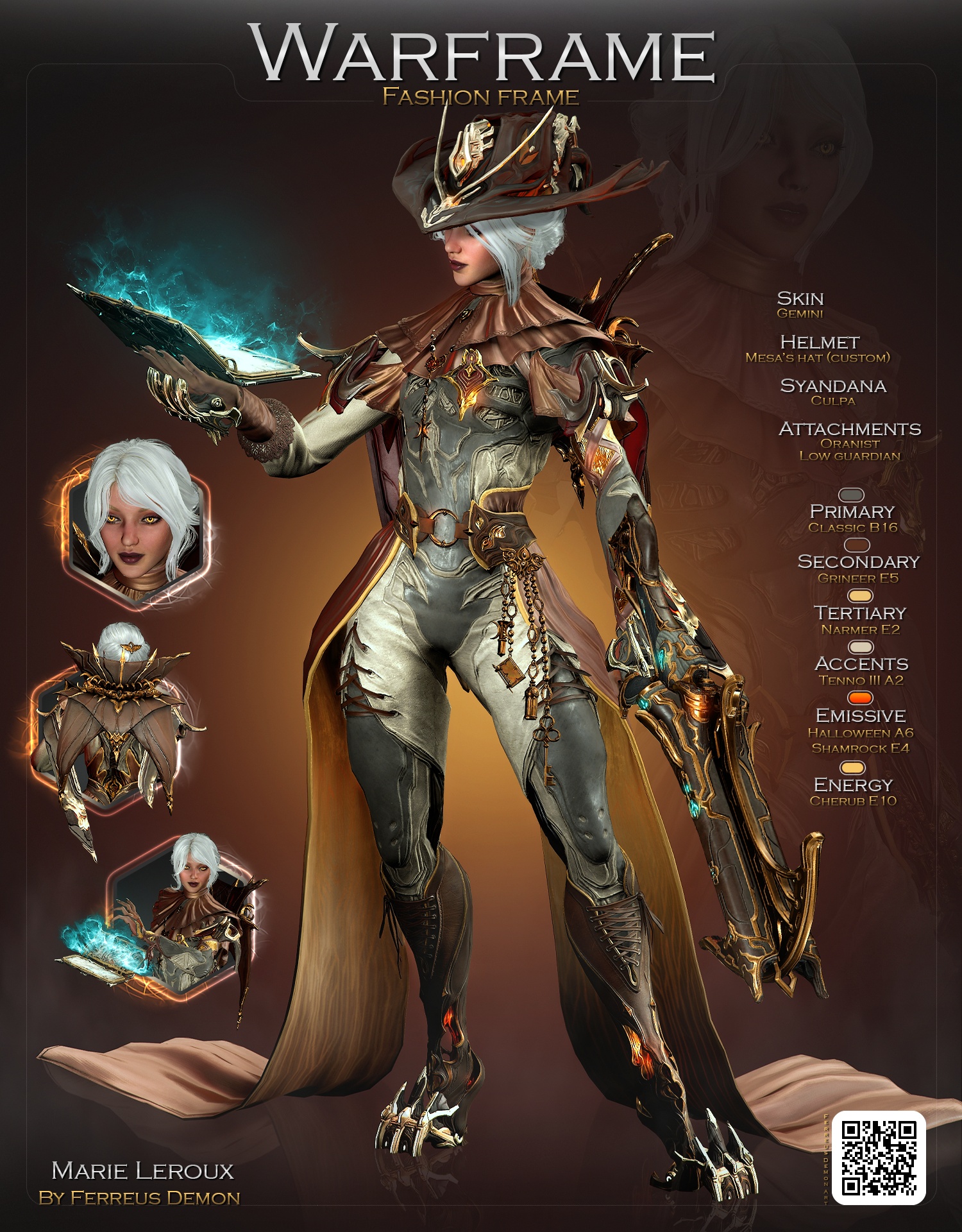
Task: Open the face close-up hexagon thumbnail
Action: (137, 520)
